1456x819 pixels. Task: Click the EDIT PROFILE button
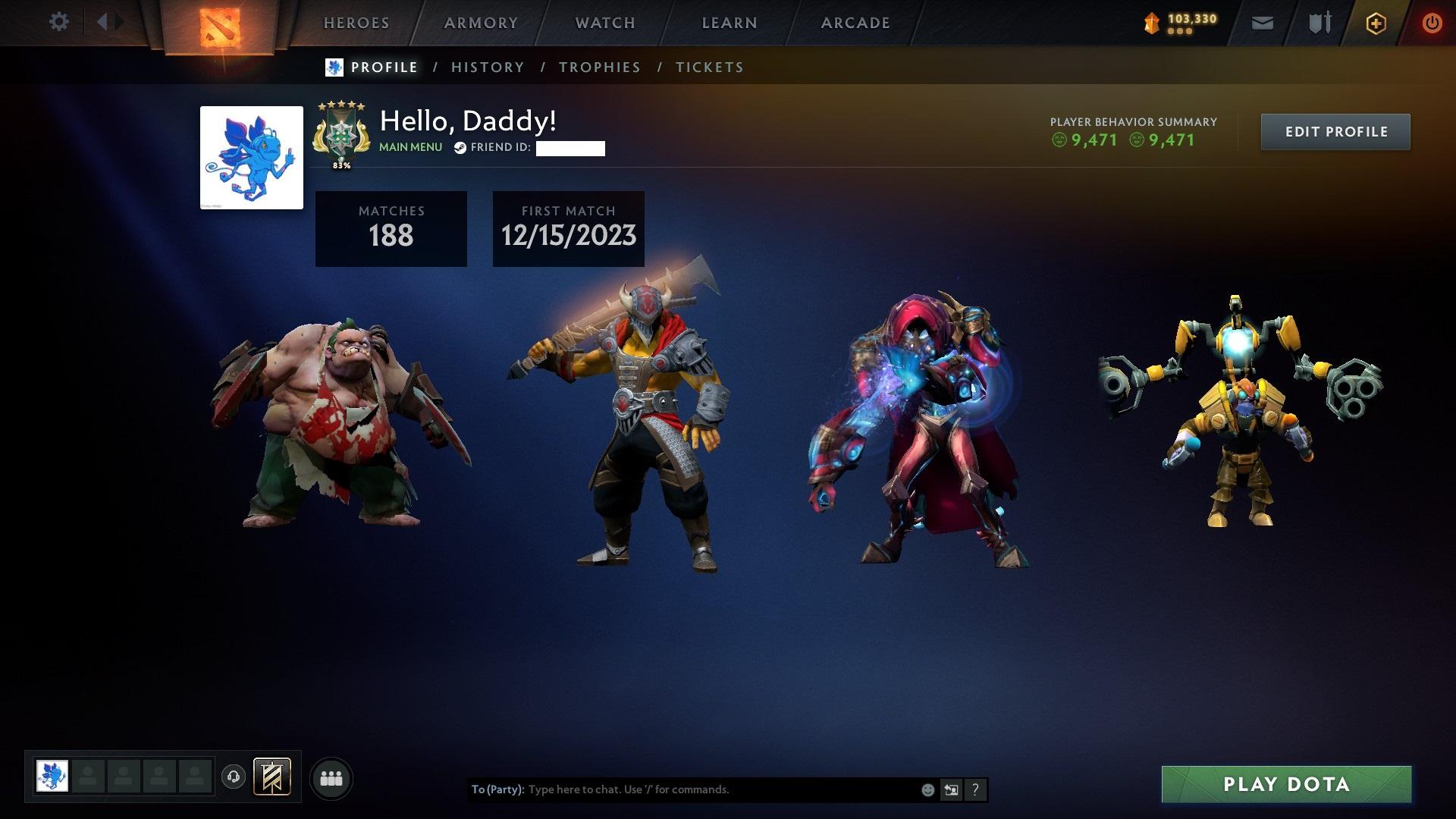(1335, 131)
